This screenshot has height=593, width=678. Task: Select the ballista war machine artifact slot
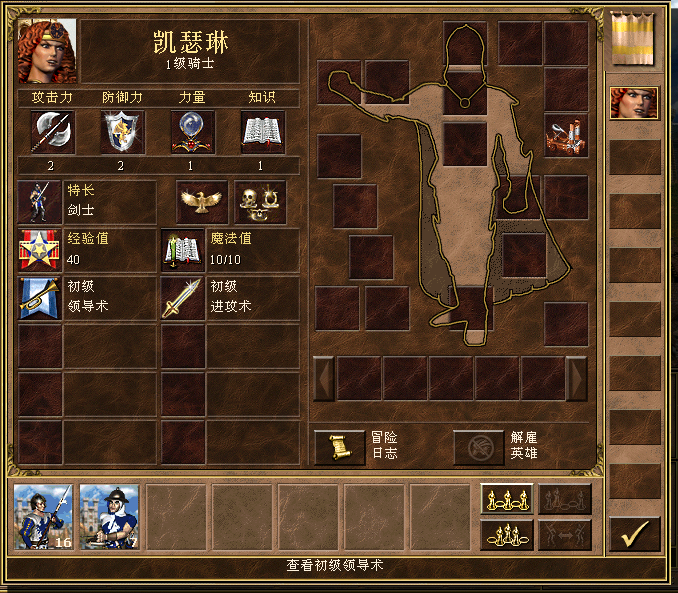click(x=566, y=135)
